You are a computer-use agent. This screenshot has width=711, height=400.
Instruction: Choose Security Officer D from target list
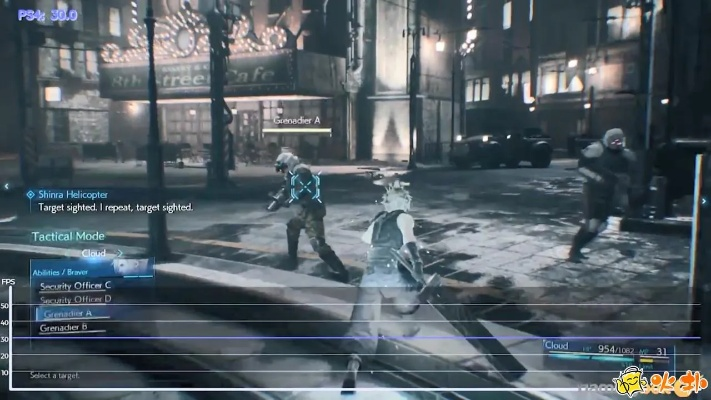[x=76, y=299]
